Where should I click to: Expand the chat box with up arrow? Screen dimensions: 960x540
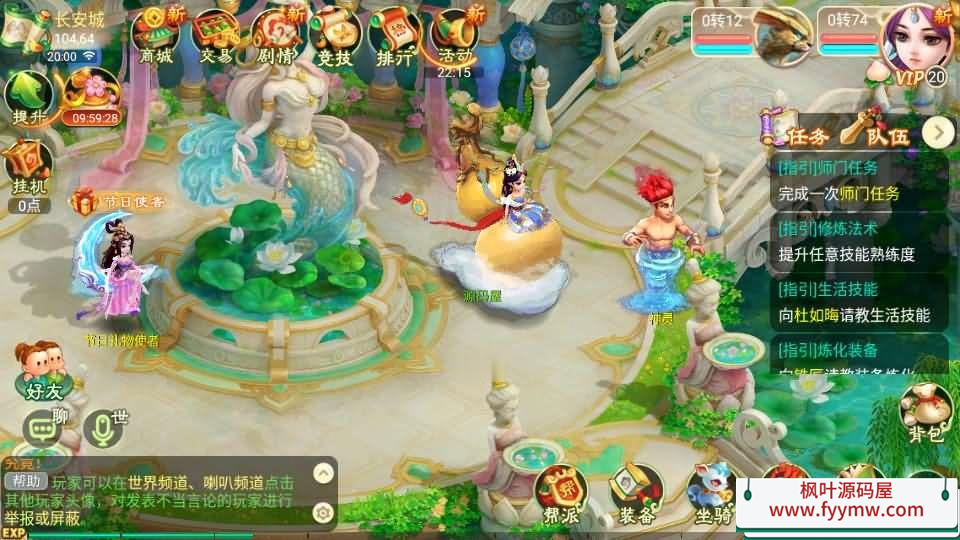click(323, 473)
